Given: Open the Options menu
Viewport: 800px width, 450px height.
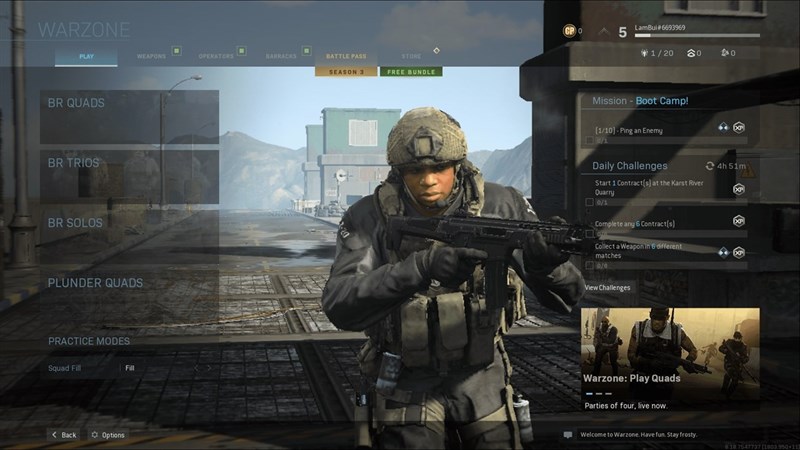Looking at the screenshot, I should pyautogui.click(x=107, y=435).
